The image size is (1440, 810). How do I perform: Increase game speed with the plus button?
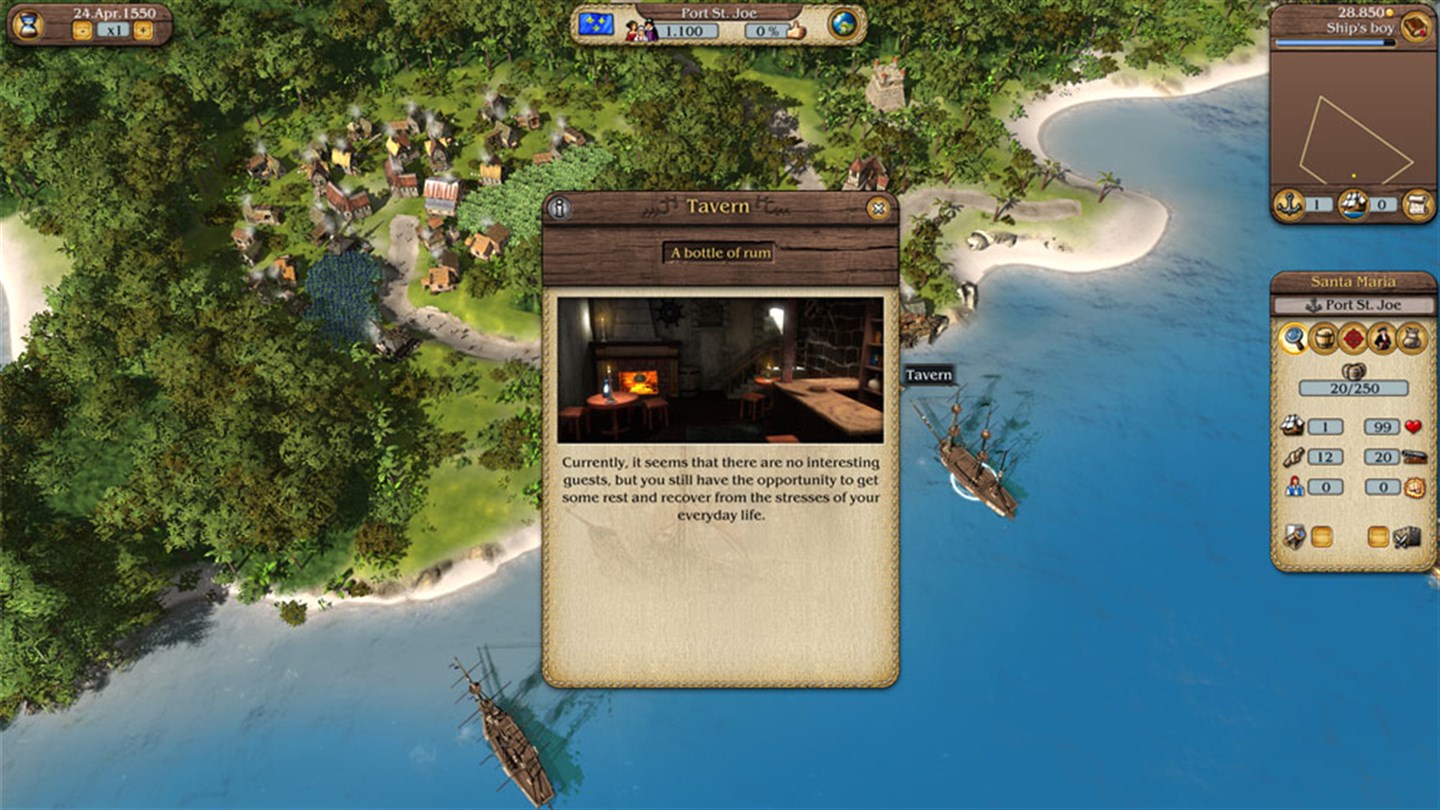coord(143,31)
